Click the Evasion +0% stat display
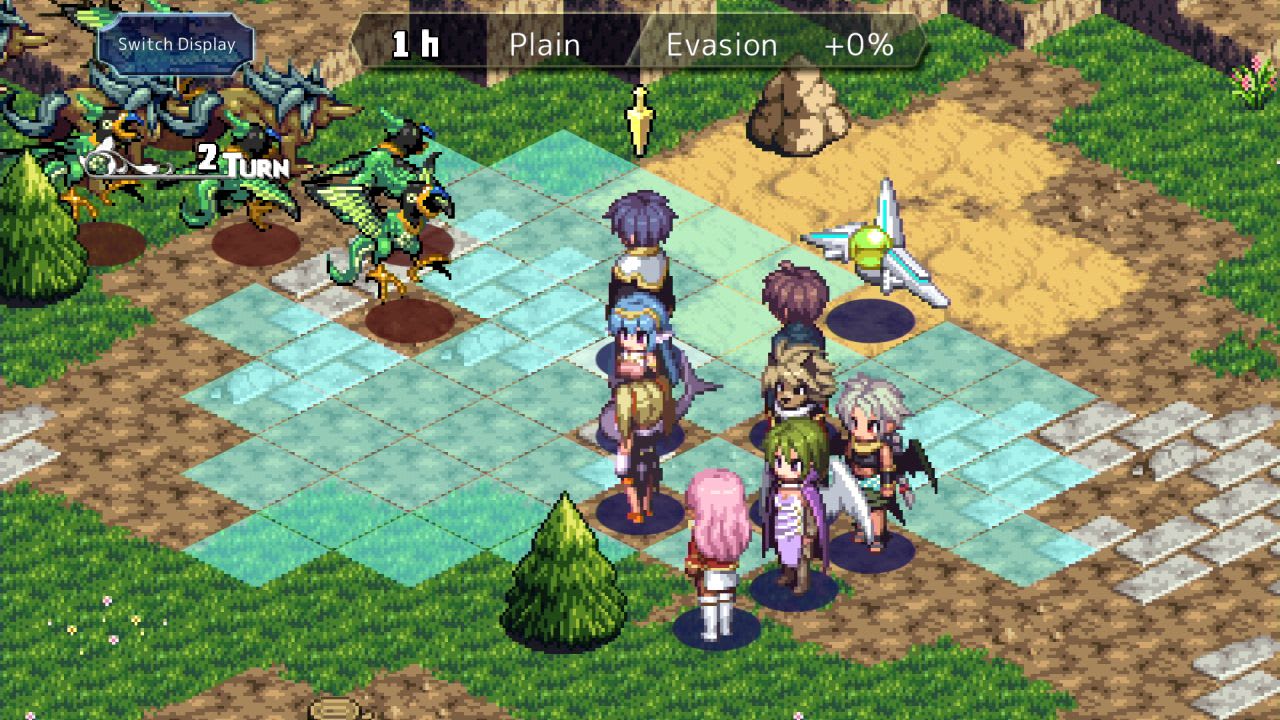This screenshot has height=720, width=1280. coord(790,44)
